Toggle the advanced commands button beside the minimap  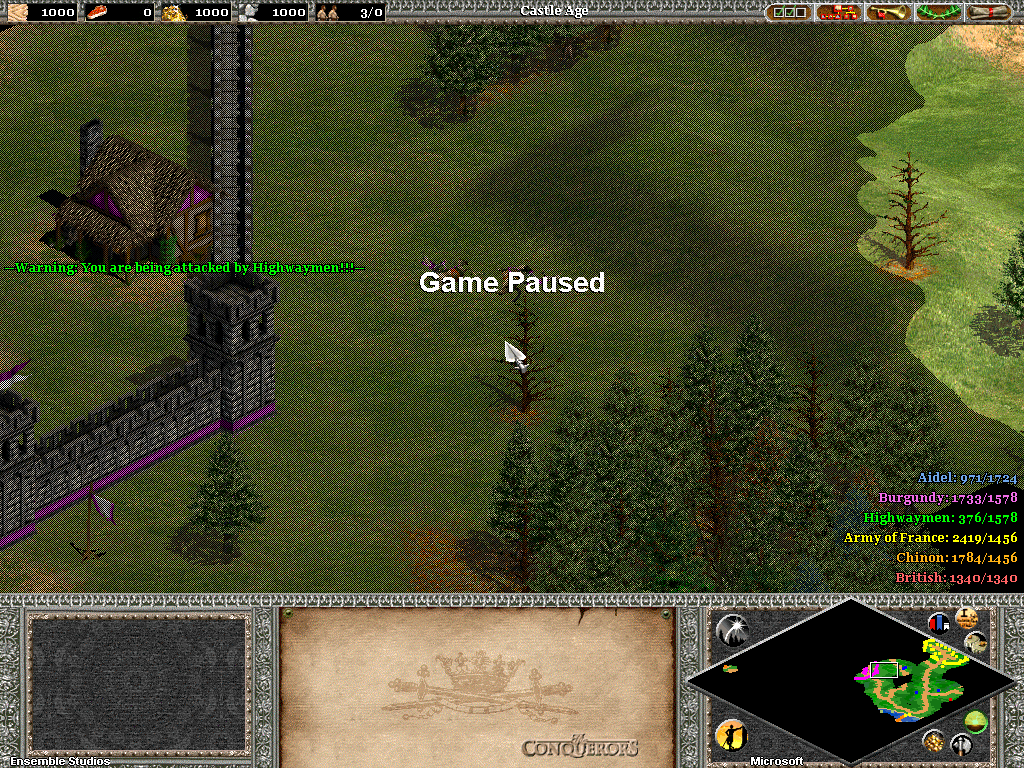click(x=967, y=615)
